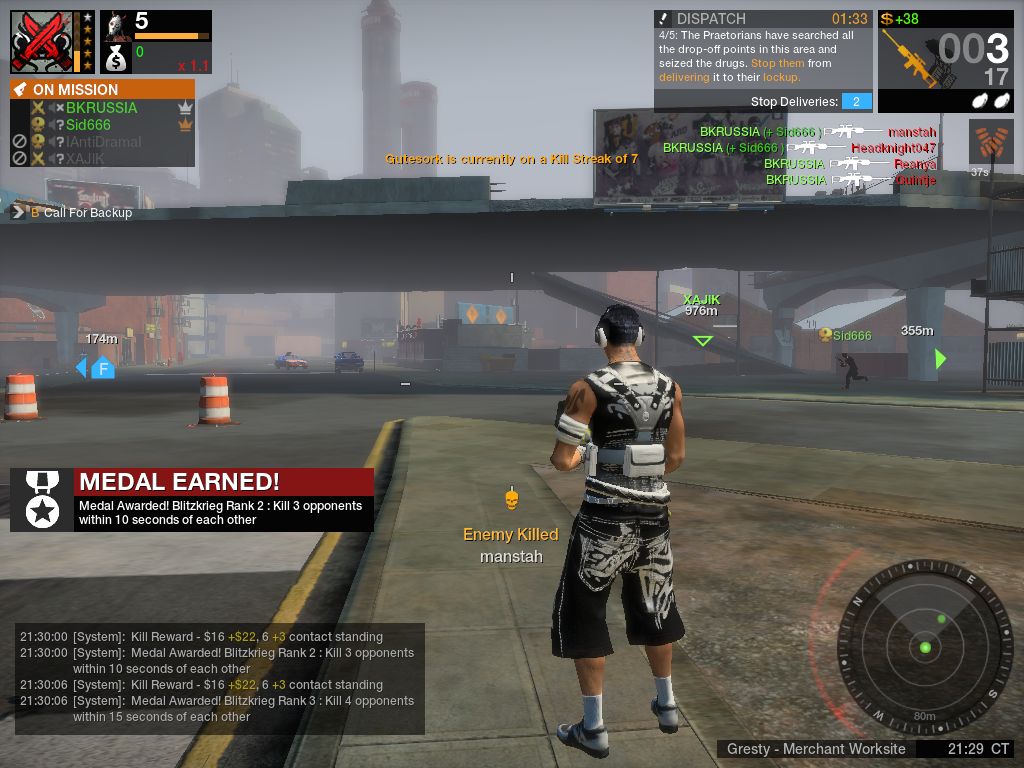Viewport: 1024px width, 768px height.
Task: Click the Gresty - Merchant Worksite location label
Action: tap(815, 749)
